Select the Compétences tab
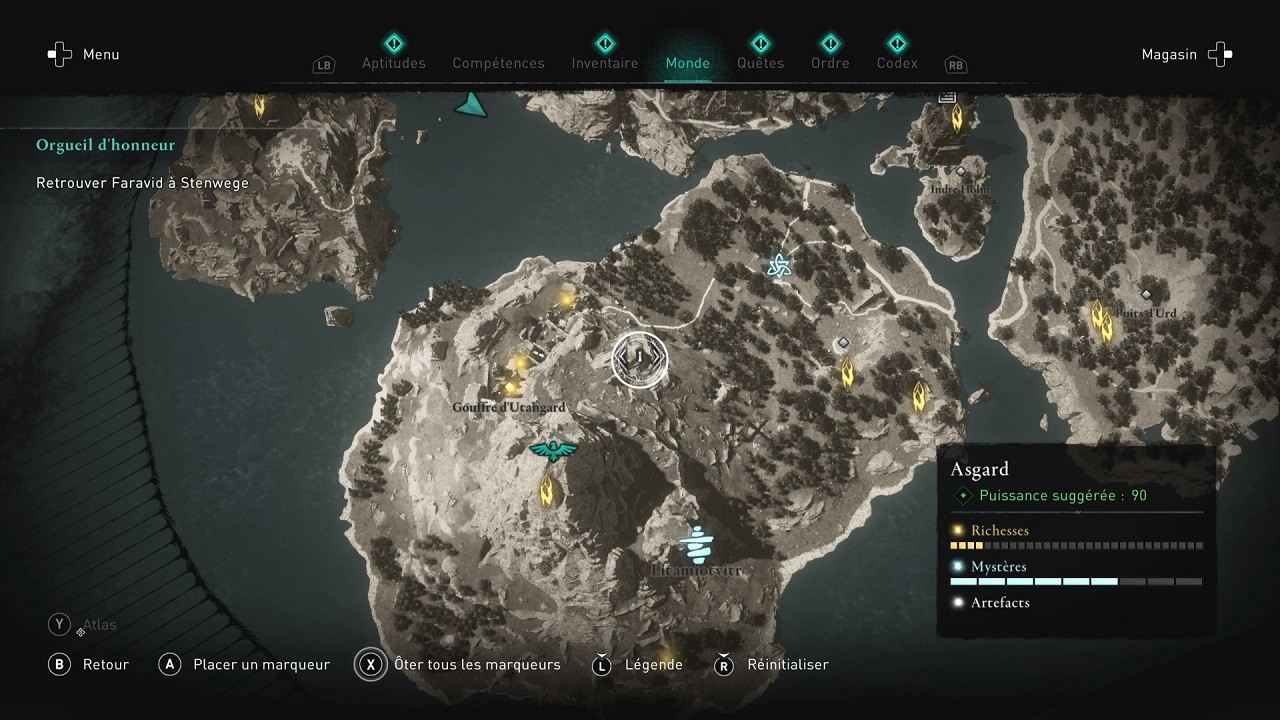The image size is (1280, 720). coord(498,62)
